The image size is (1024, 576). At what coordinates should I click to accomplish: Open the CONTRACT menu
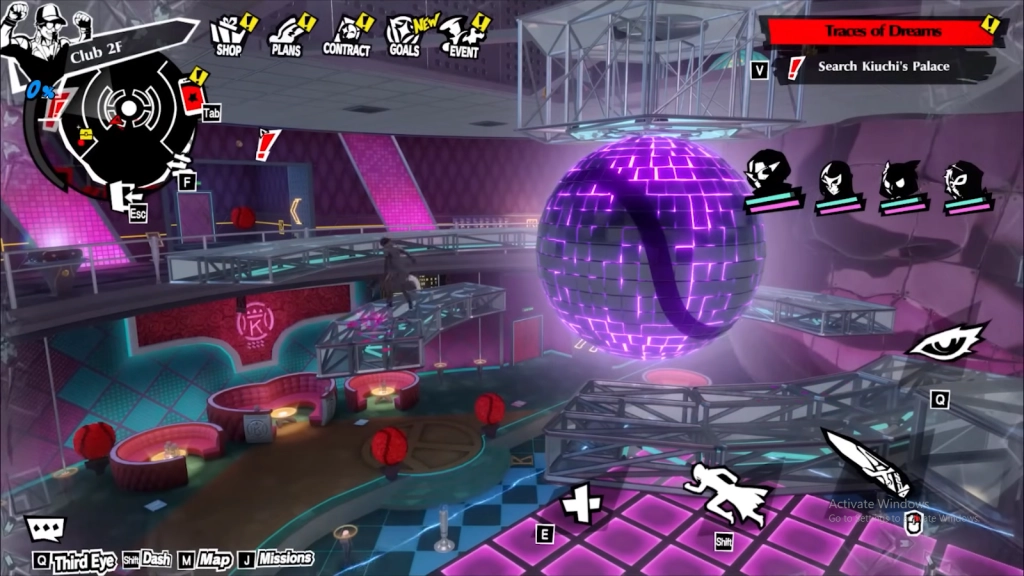346,34
